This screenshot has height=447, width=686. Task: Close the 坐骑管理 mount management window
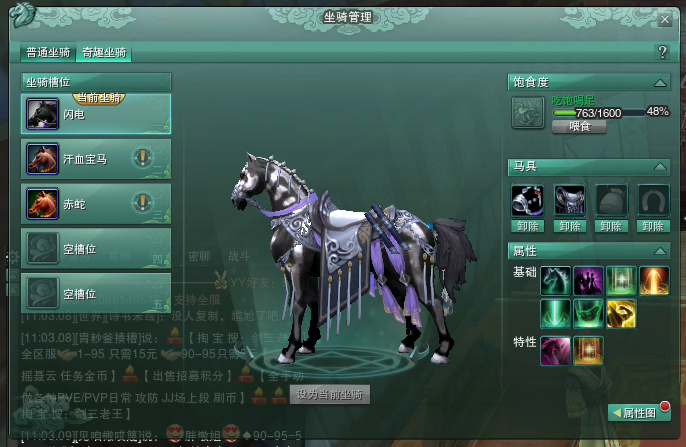coord(665,19)
